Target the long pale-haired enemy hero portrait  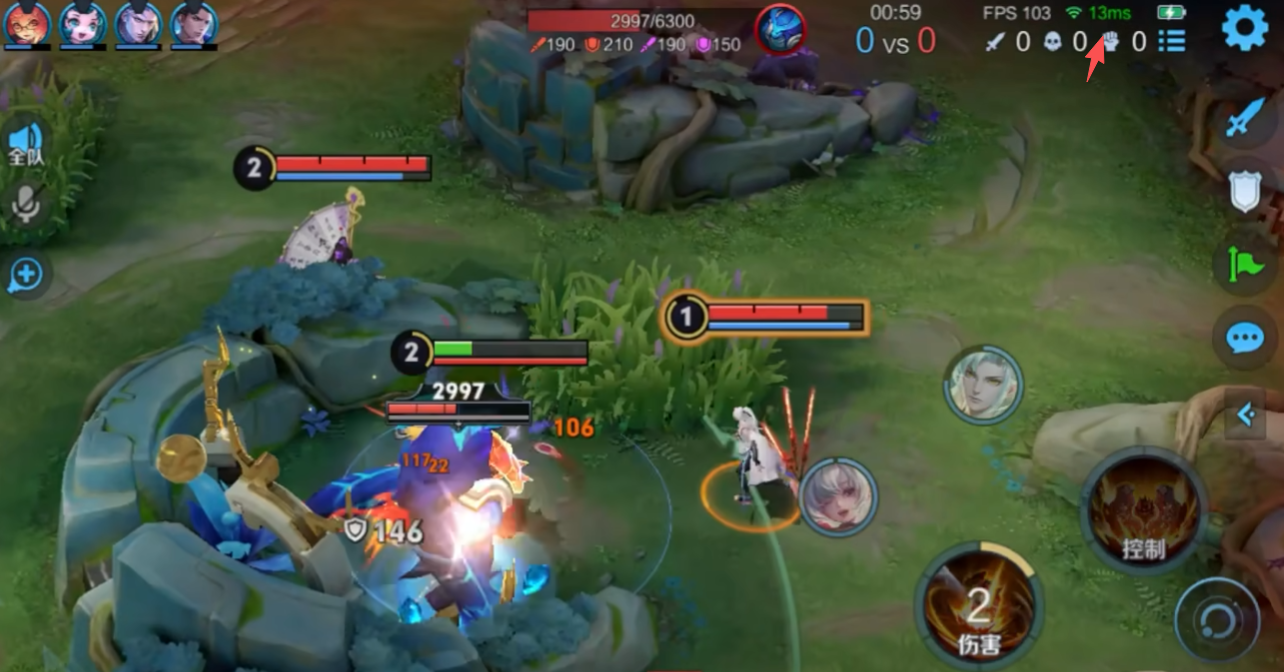click(x=983, y=385)
